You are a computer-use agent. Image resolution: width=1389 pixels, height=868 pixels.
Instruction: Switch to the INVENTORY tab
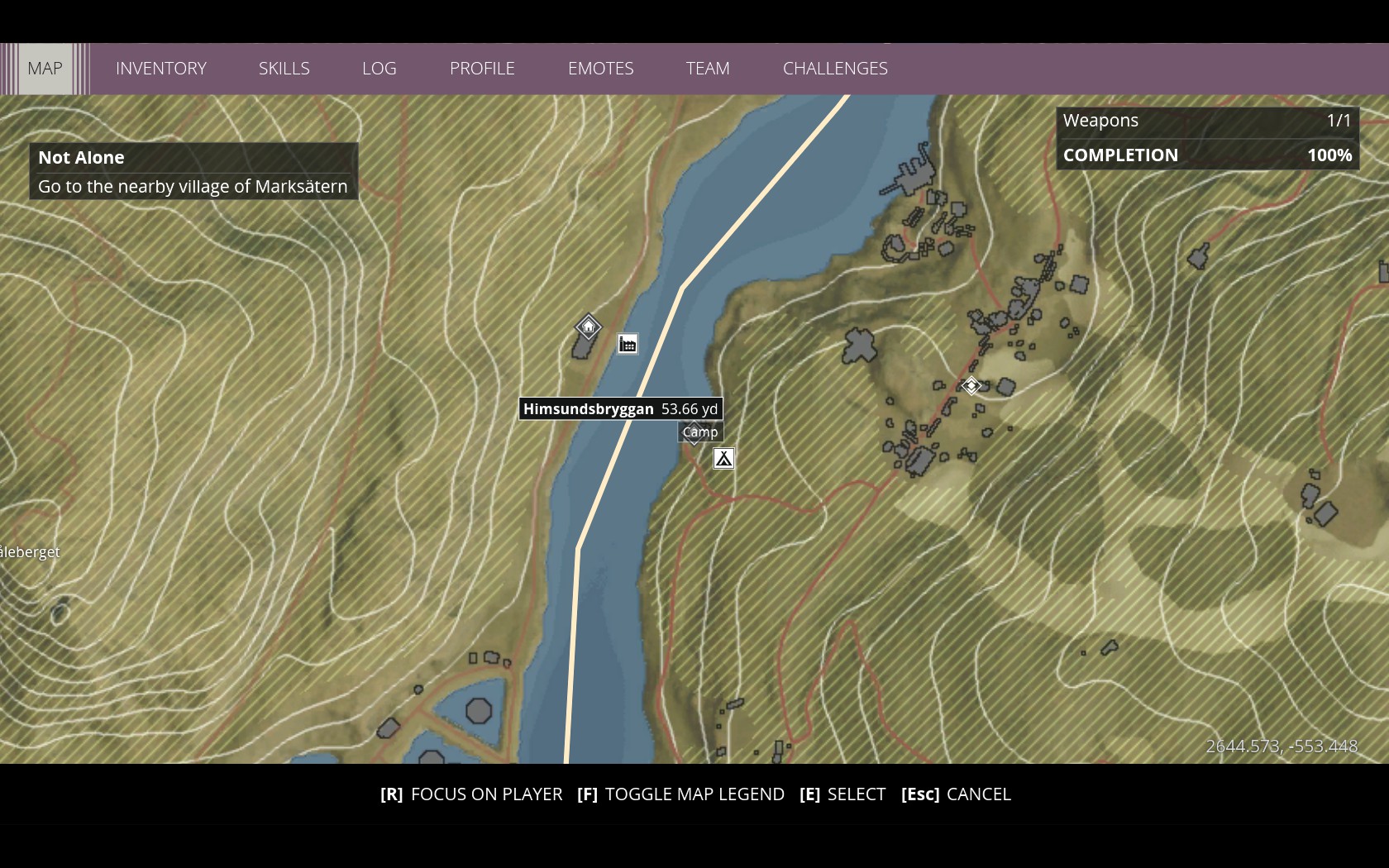coord(161,69)
